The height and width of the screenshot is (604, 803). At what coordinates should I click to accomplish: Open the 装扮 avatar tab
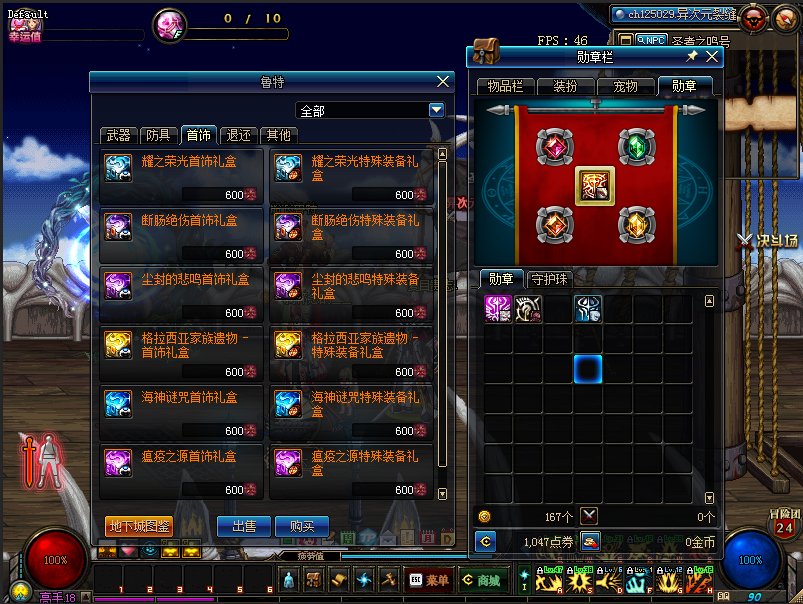point(564,87)
